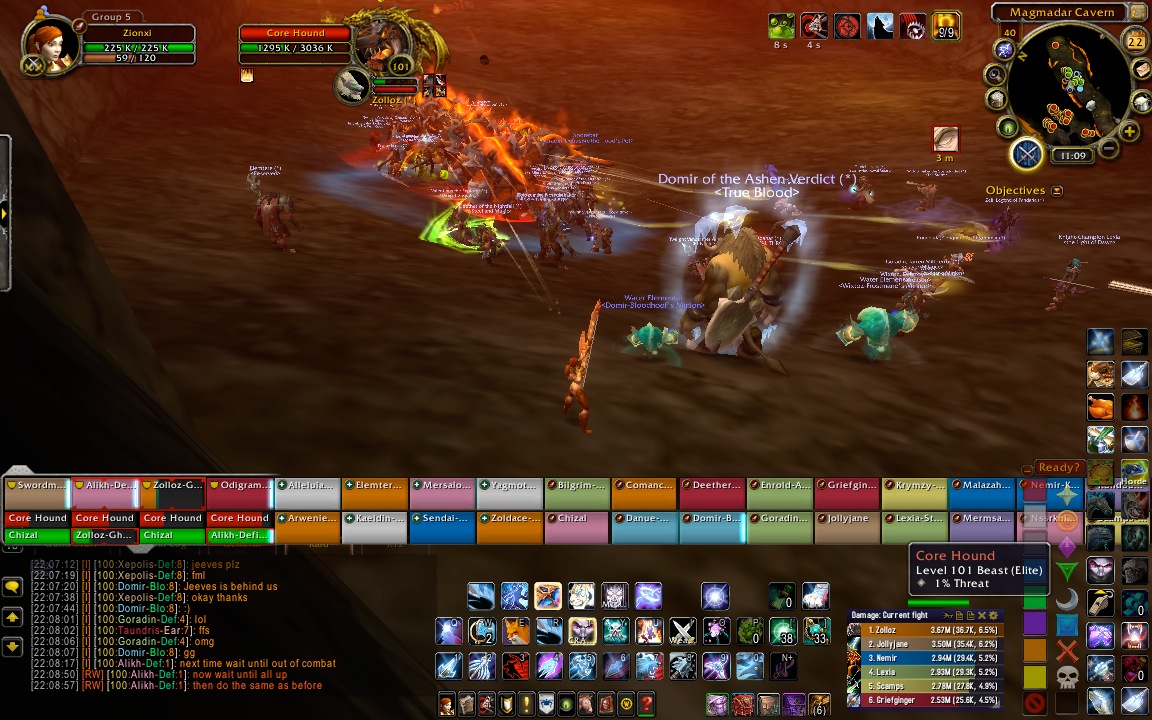Target Krymzy in the raid frames
The image size is (1152, 720).
pos(914,486)
